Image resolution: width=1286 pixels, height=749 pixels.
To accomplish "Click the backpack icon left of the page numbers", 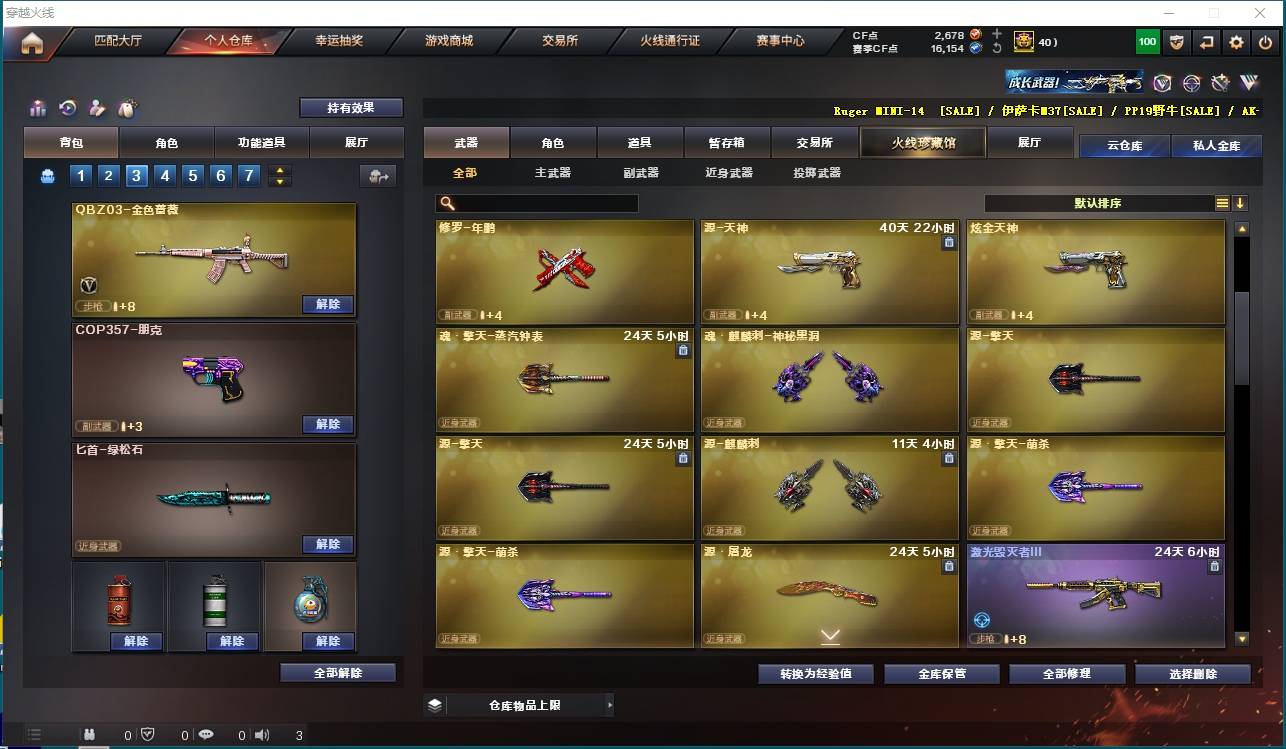I will (48, 176).
